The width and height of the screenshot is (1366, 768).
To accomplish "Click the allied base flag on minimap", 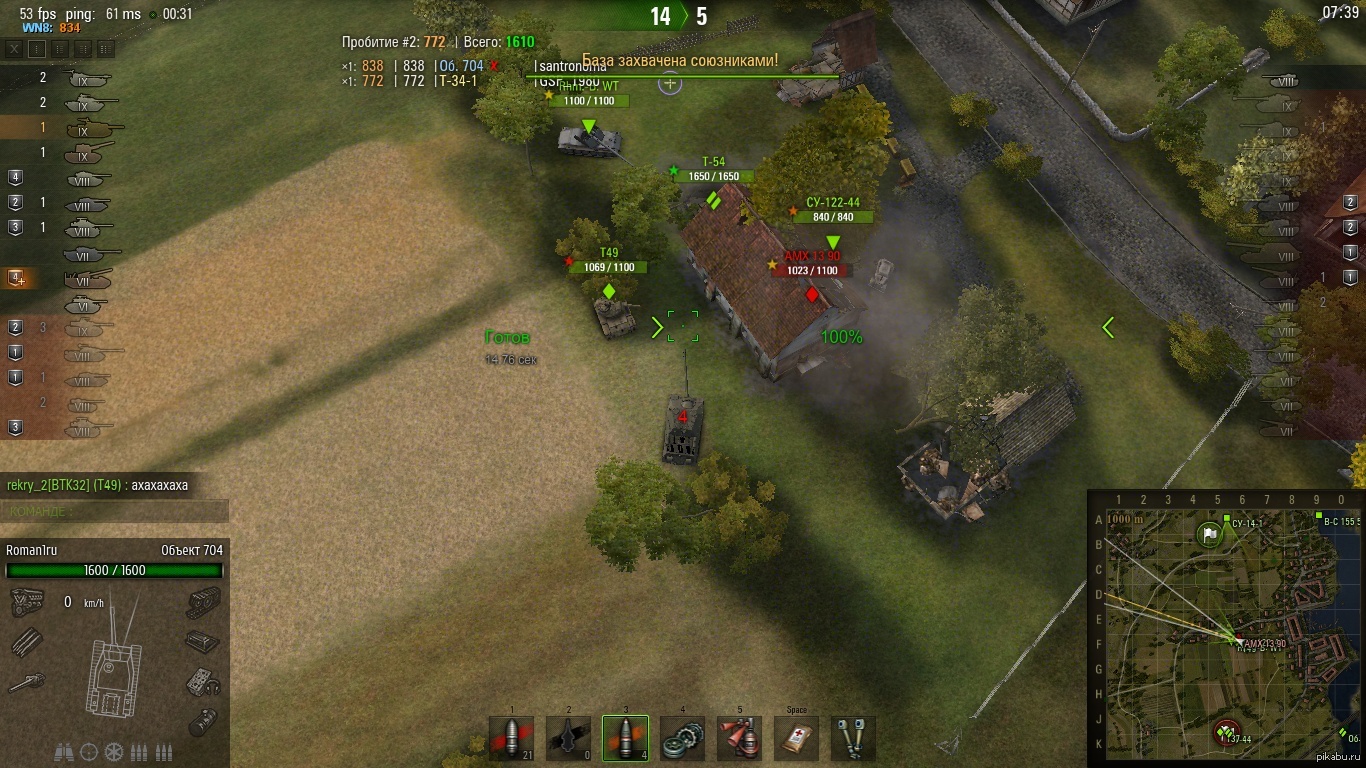I will 1209,534.
